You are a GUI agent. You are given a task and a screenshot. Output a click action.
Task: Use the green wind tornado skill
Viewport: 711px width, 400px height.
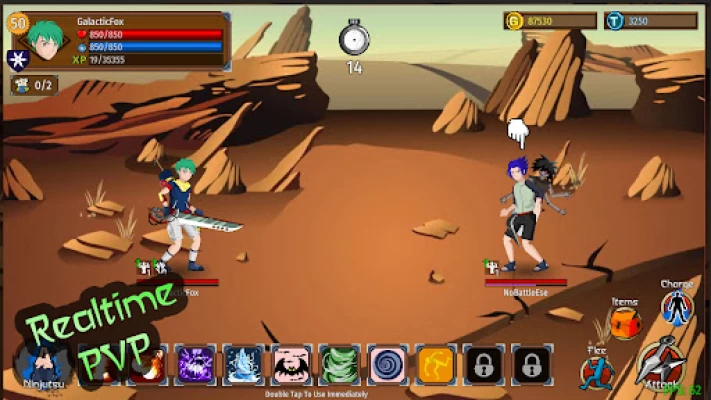tap(339, 365)
